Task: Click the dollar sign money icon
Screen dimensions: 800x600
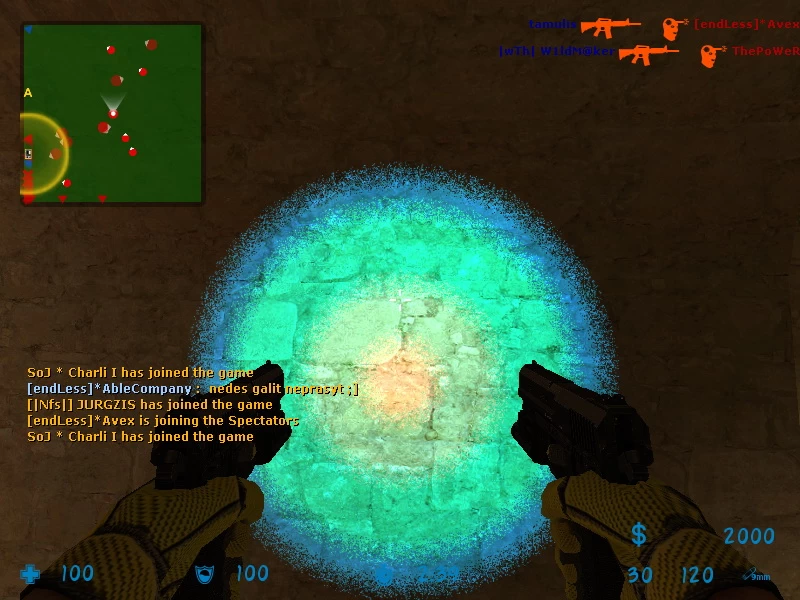Action: coord(639,535)
